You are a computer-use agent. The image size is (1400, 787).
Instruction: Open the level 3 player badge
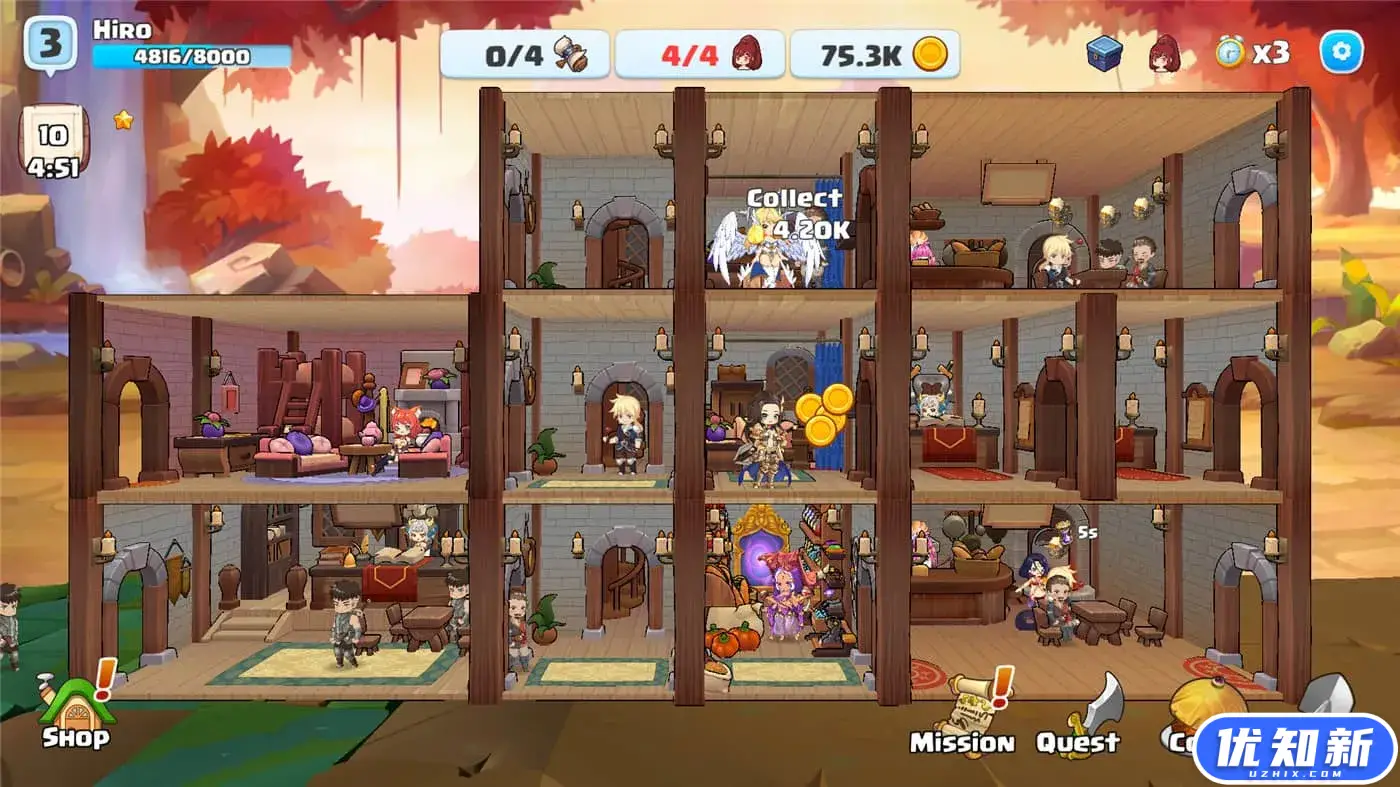[x=50, y=45]
